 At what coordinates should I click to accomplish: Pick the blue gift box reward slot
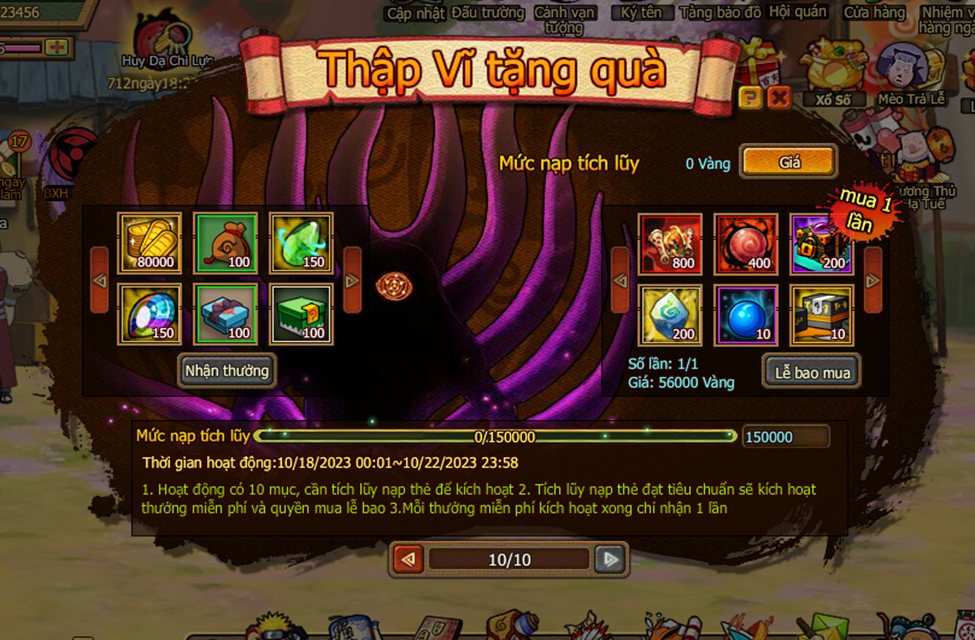(x=225, y=314)
